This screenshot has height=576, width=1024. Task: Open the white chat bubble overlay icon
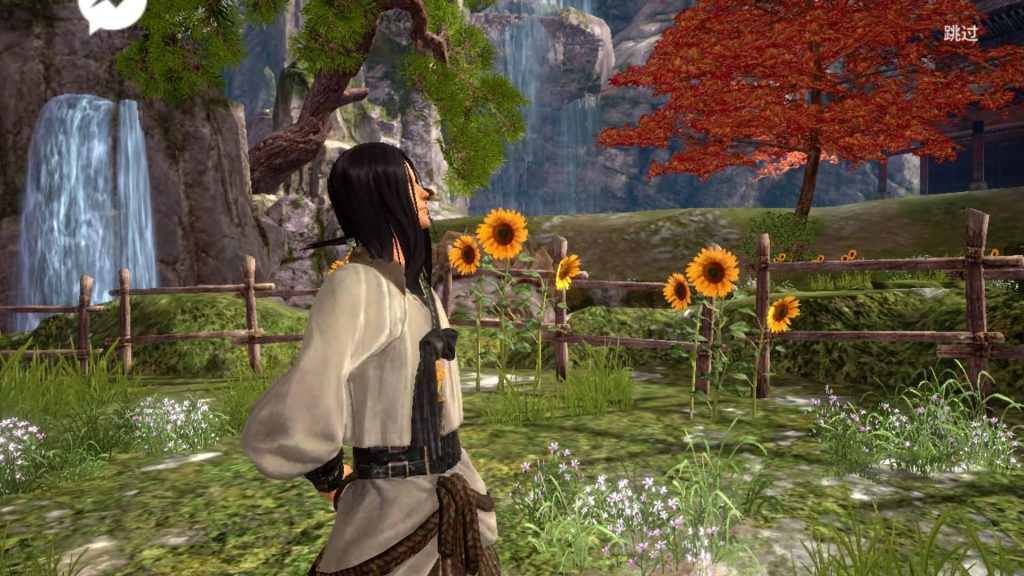tap(111, 11)
